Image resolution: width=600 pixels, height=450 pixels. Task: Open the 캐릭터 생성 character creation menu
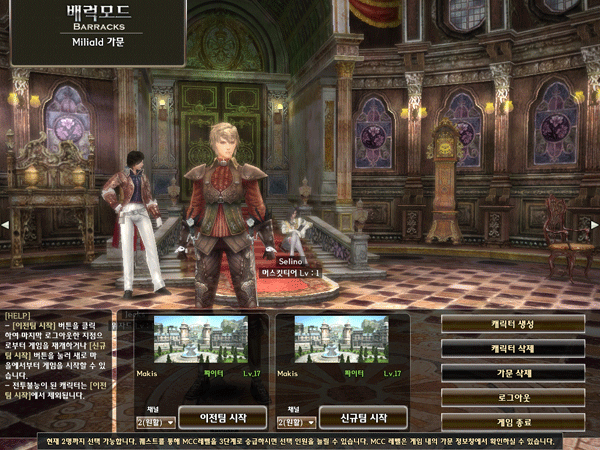[x=513, y=323]
